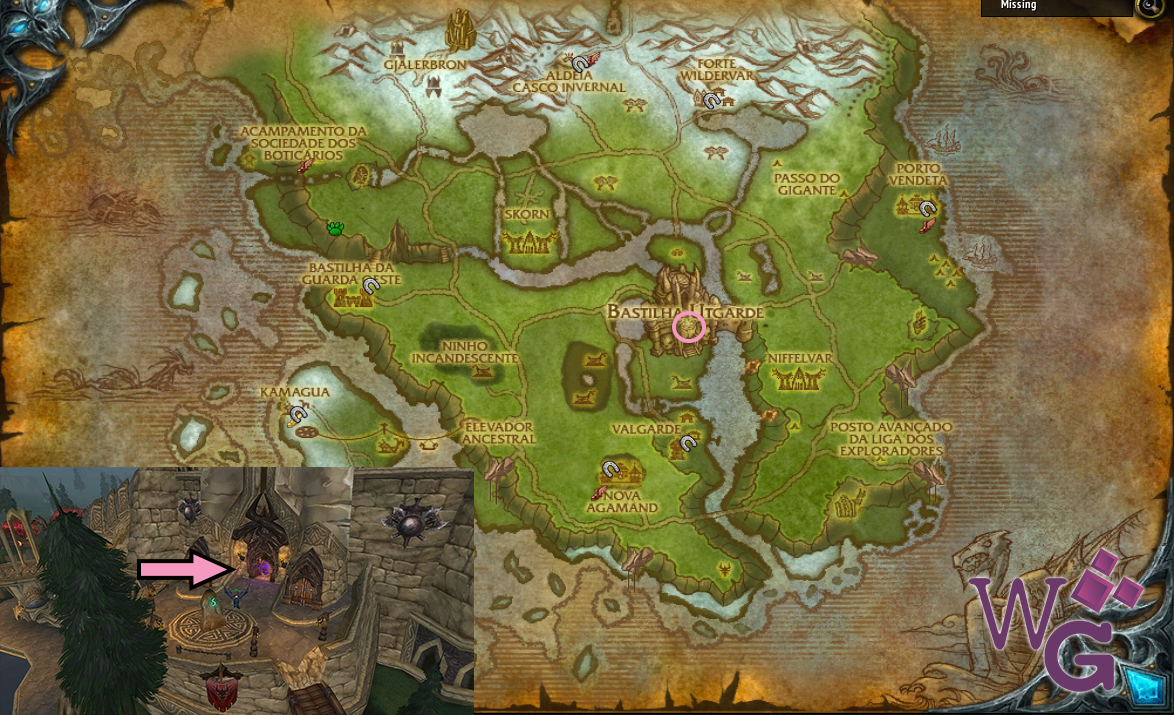Click the horseshoe marker at Forte Wildervar

(711, 100)
